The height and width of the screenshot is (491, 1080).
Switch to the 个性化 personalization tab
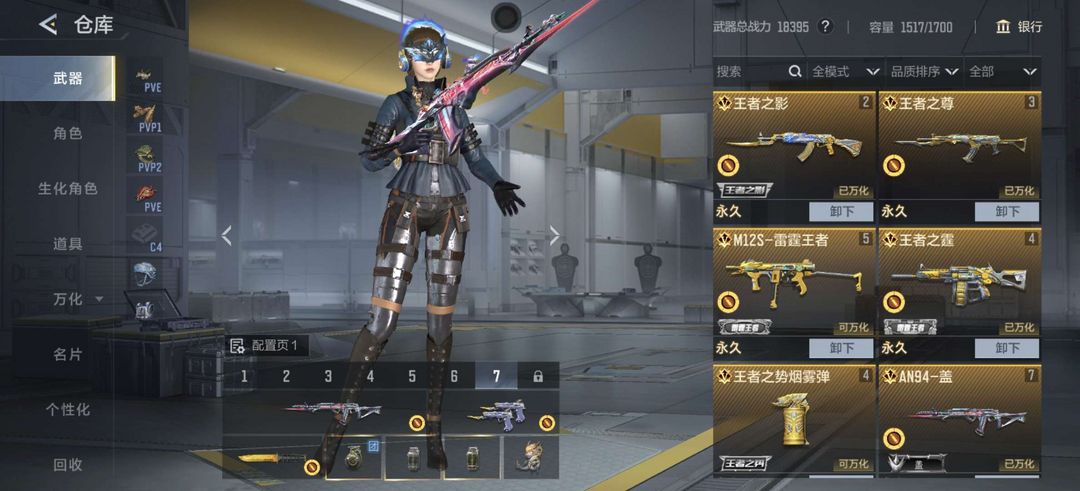coord(67,409)
